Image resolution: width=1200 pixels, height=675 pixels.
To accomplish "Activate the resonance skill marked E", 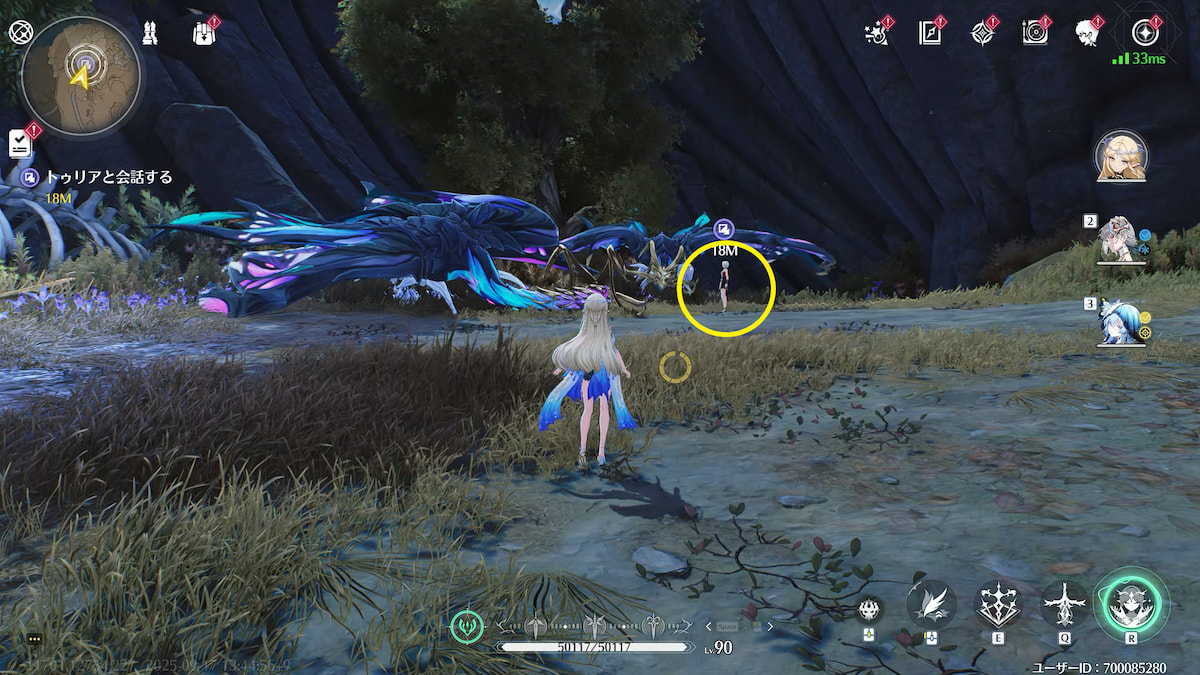I will point(999,605).
